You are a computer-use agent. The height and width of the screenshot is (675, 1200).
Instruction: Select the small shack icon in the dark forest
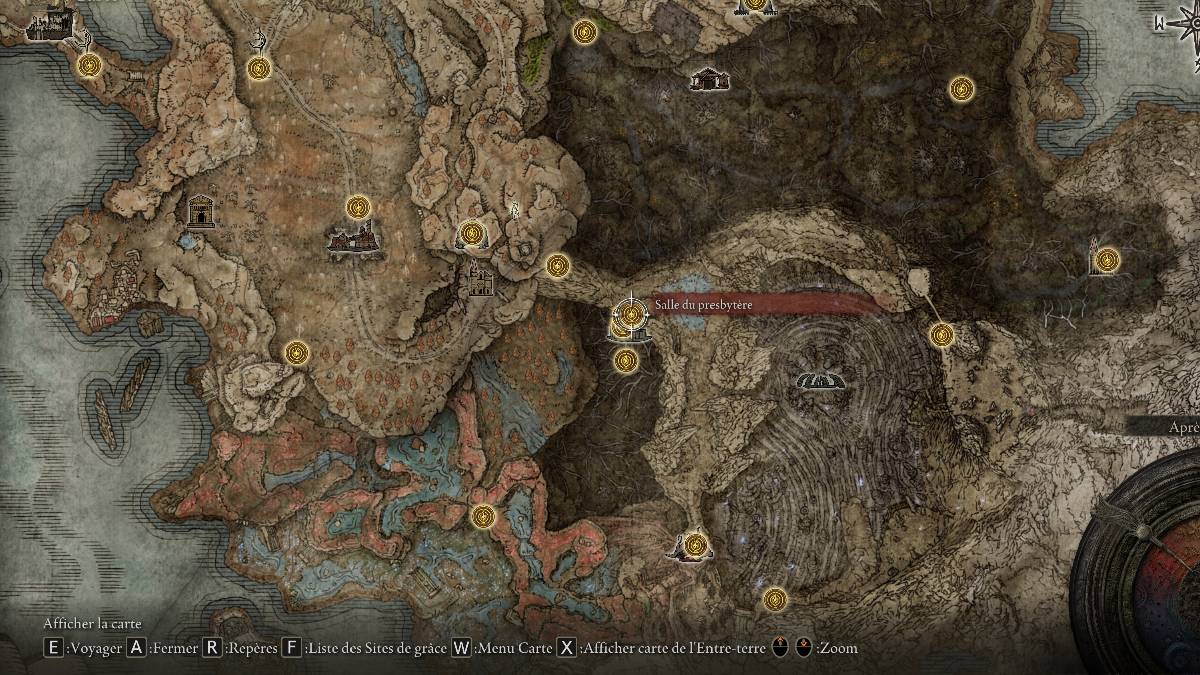click(709, 78)
